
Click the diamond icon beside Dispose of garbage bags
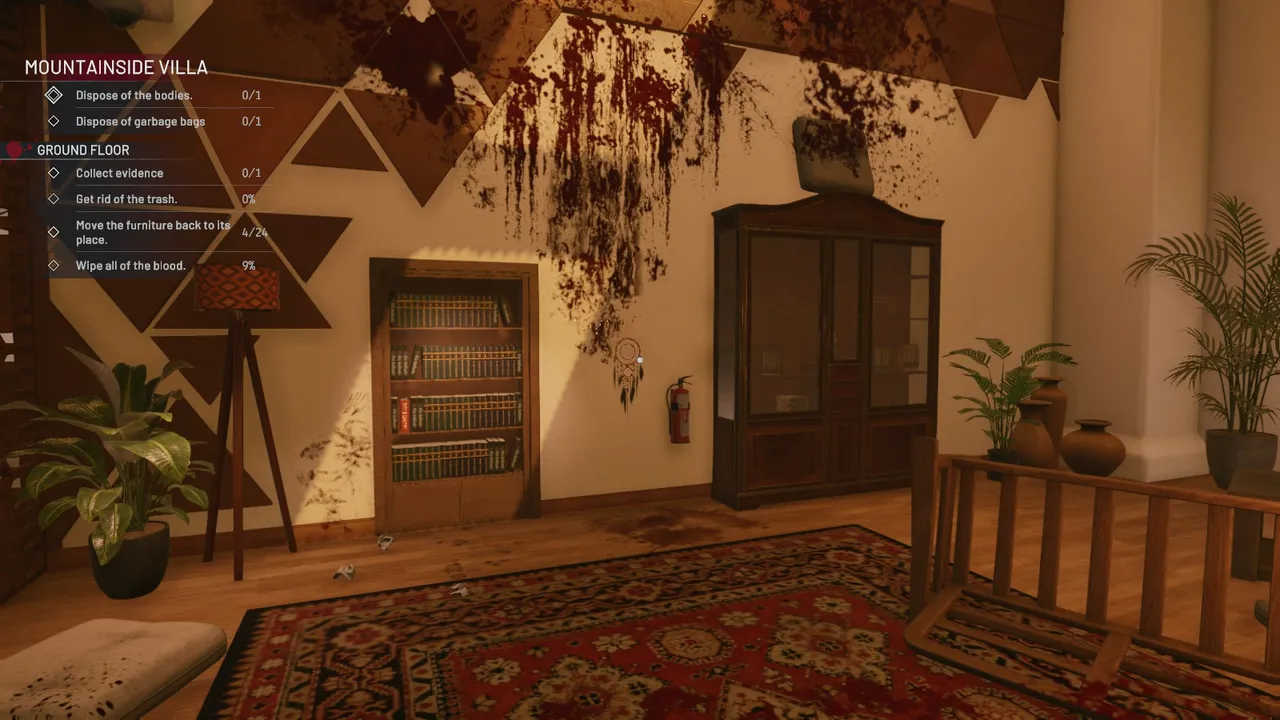[55, 121]
